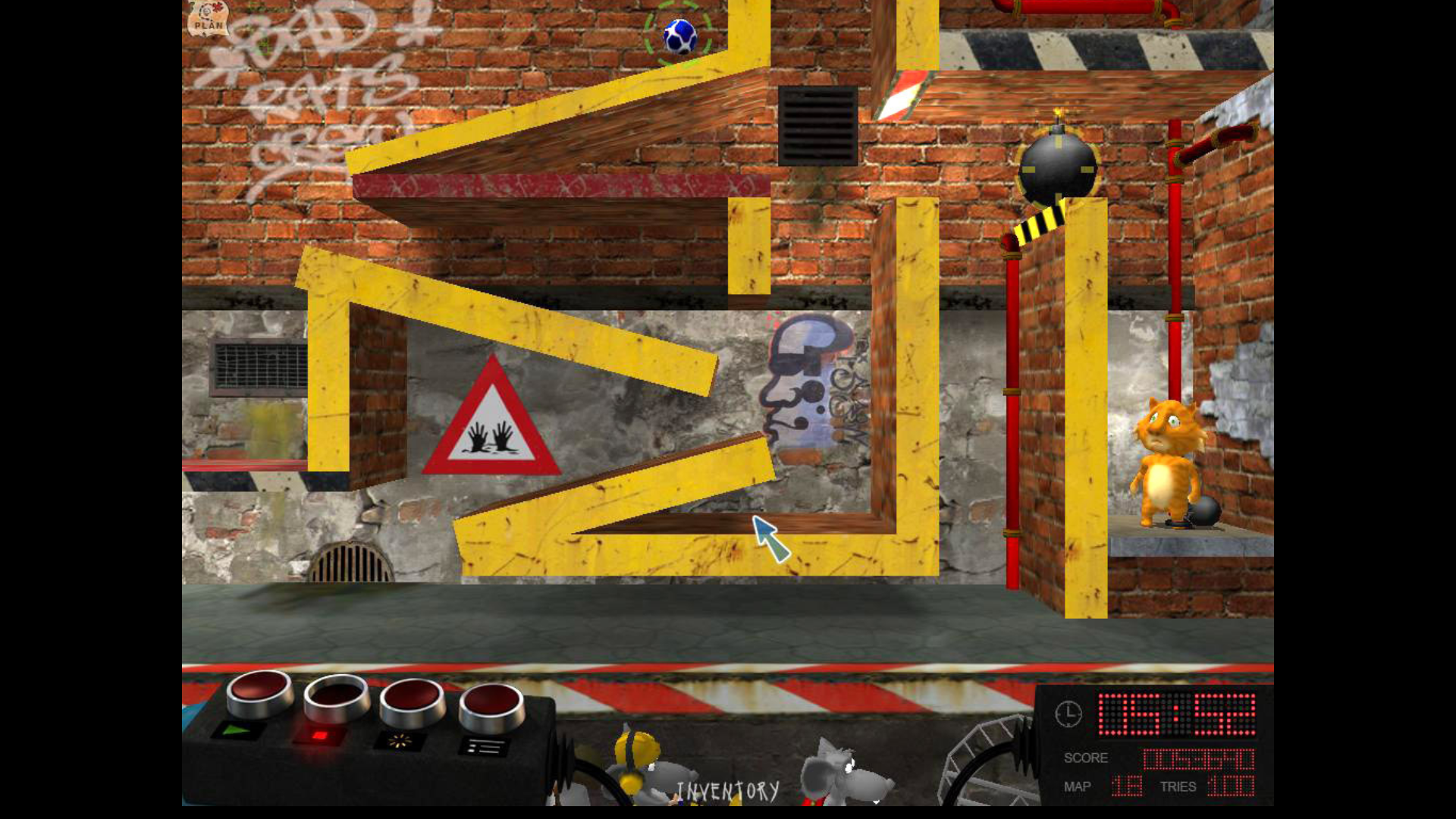Select the blue soccer ball at the top
This screenshot has width=1456, height=819.
coord(679,34)
